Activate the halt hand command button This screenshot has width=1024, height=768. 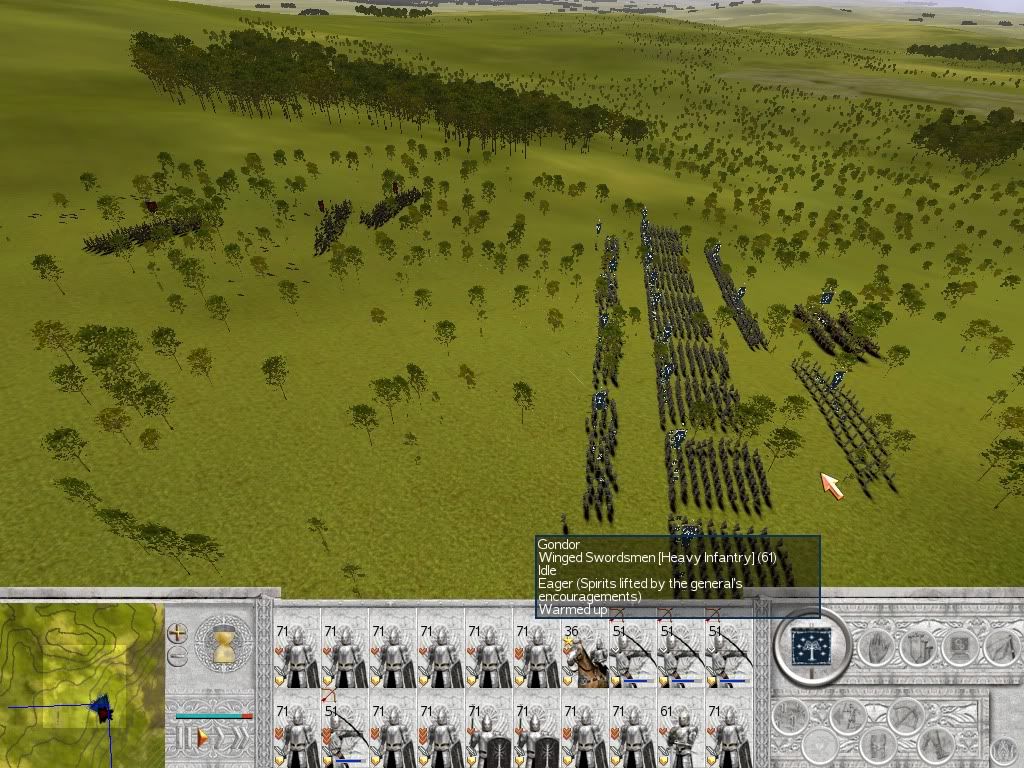coord(876,648)
